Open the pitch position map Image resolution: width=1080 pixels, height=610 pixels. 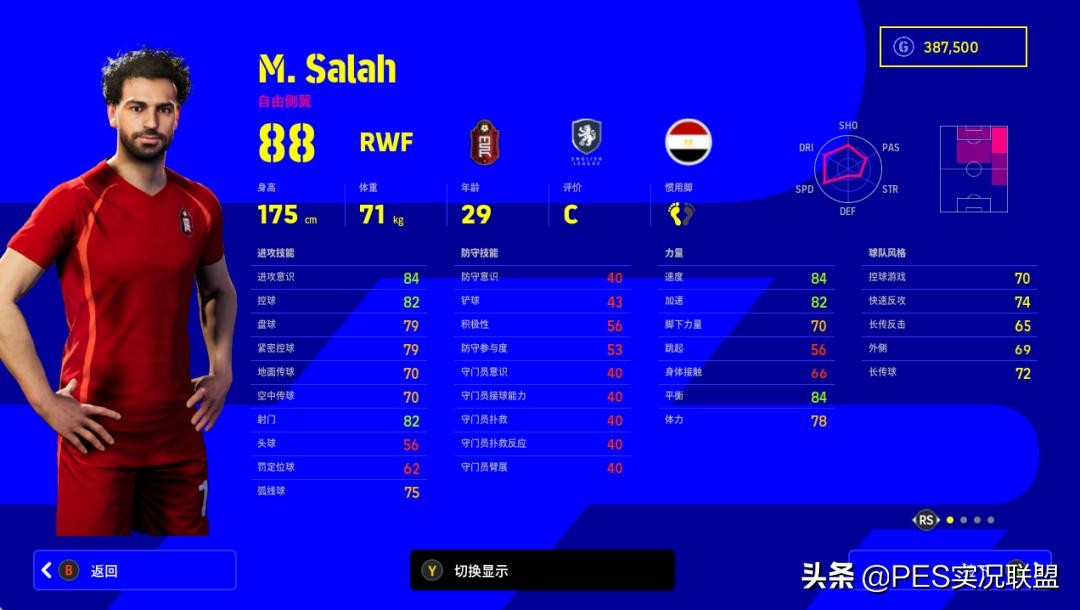point(973,169)
